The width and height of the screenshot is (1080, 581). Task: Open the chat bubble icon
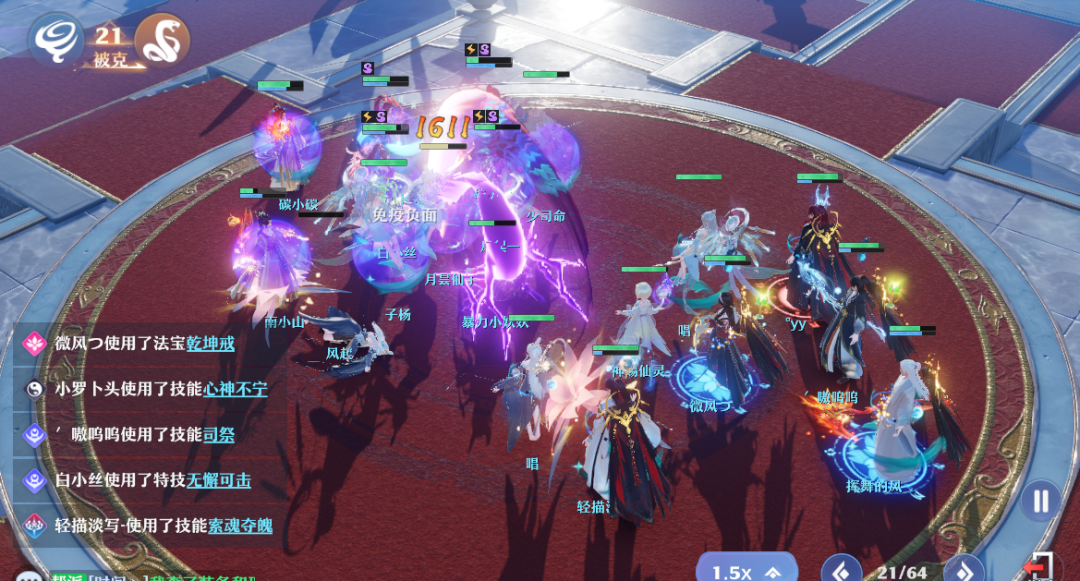tap(30, 575)
